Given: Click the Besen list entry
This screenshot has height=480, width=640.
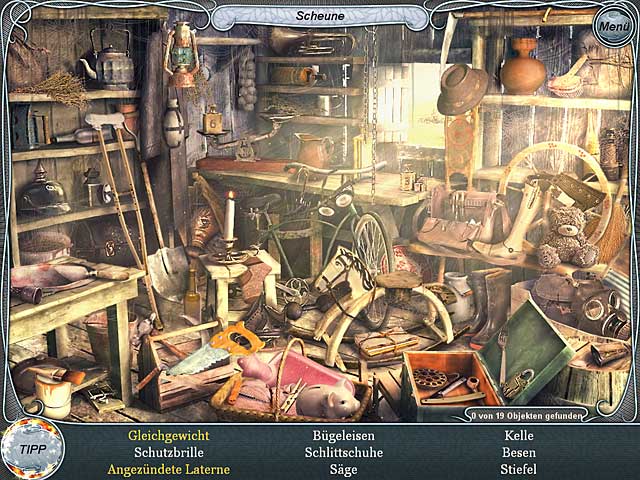Looking at the screenshot, I should point(519,452).
